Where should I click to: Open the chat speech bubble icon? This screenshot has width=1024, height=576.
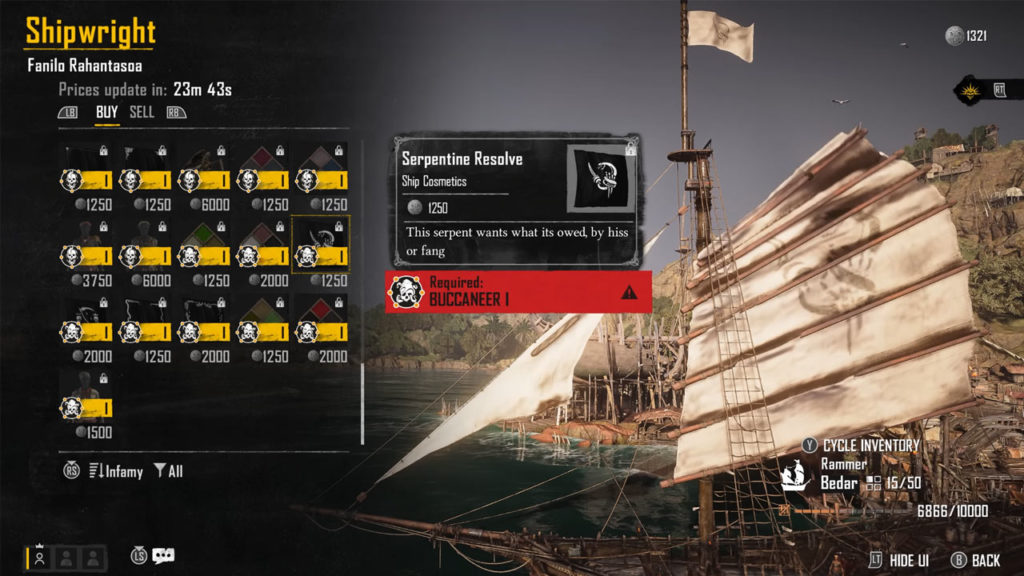pyautogui.click(x=163, y=556)
